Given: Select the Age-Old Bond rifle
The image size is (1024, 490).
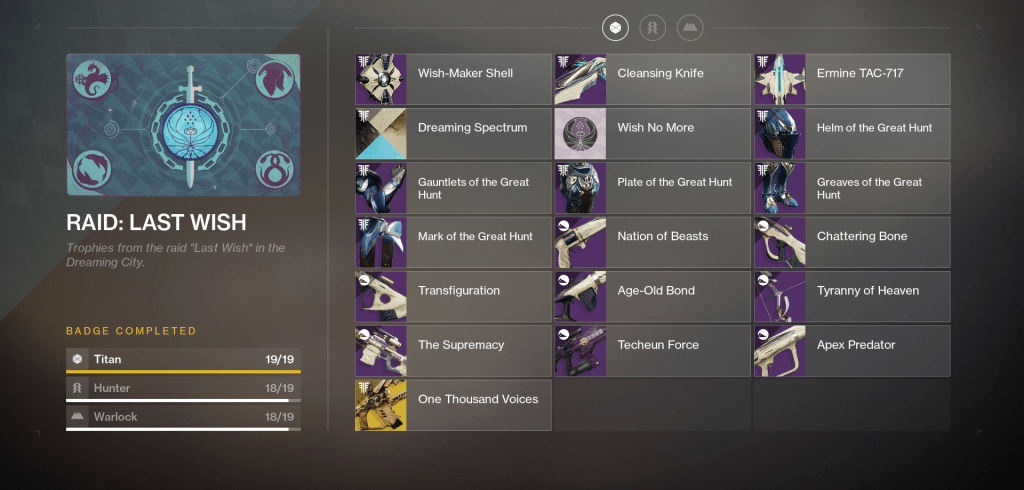Looking at the screenshot, I should click(x=652, y=297).
